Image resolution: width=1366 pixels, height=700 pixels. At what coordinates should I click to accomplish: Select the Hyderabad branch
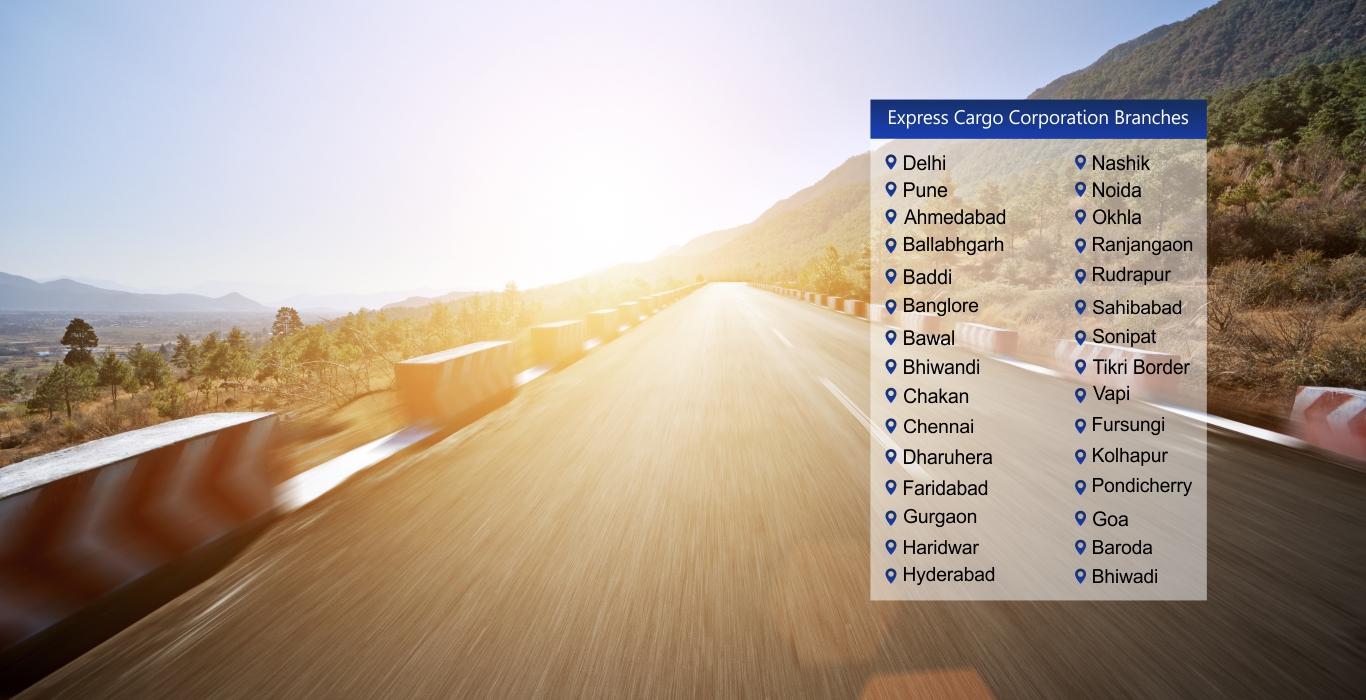tap(948, 575)
